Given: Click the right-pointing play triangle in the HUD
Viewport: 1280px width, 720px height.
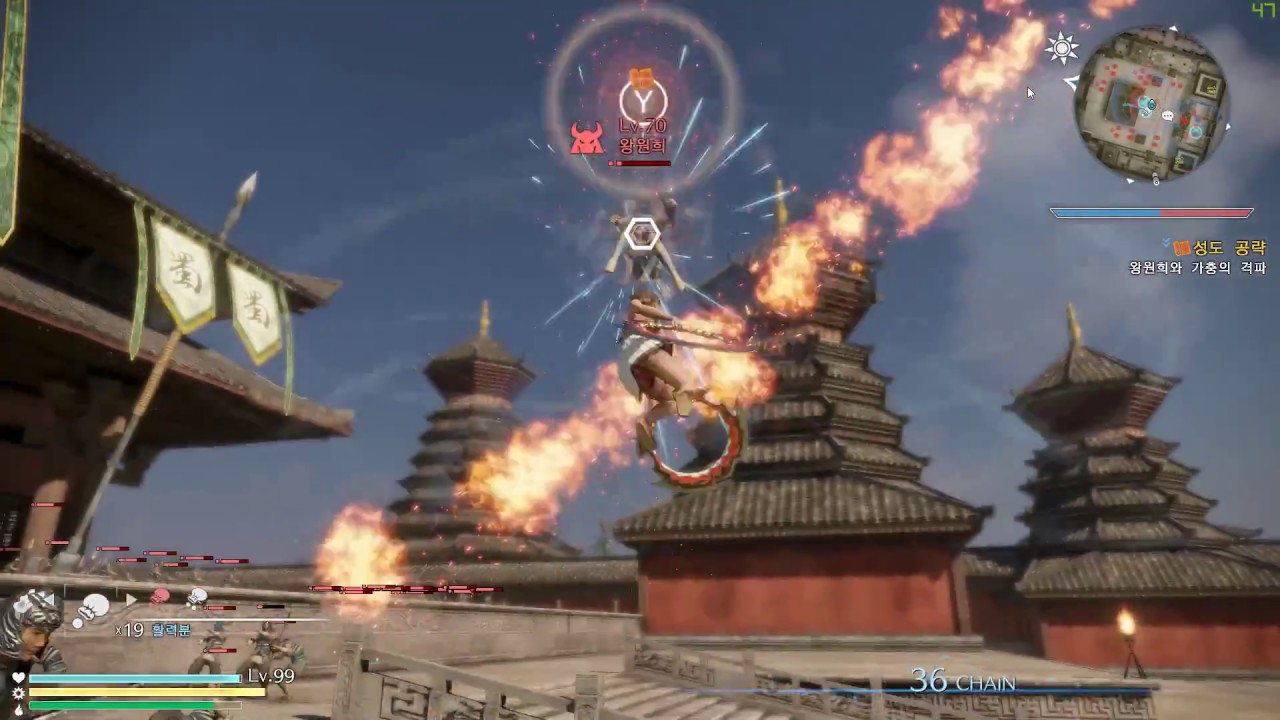Looking at the screenshot, I should [131, 599].
